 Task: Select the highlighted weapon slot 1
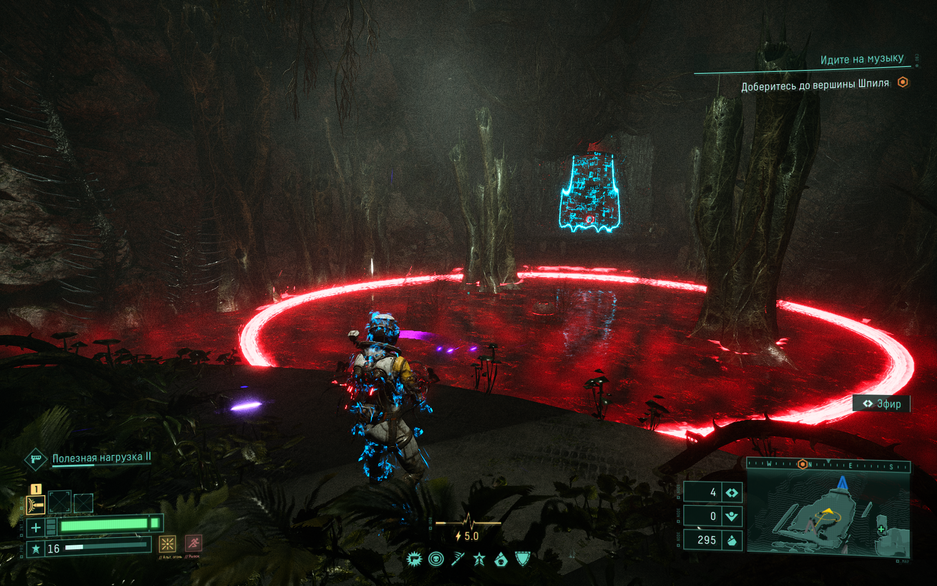click(35, 503)
